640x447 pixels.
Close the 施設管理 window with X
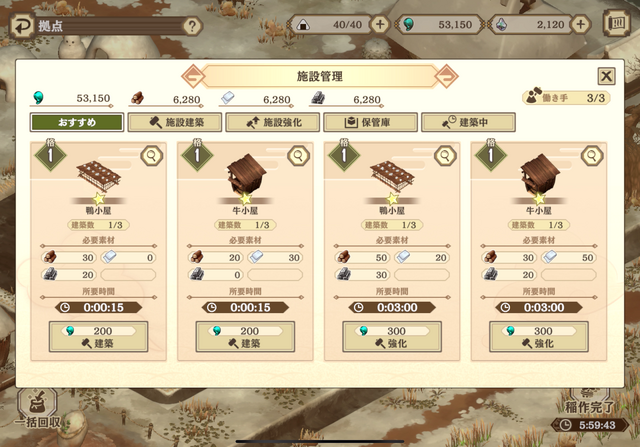(x=606, y=76)
